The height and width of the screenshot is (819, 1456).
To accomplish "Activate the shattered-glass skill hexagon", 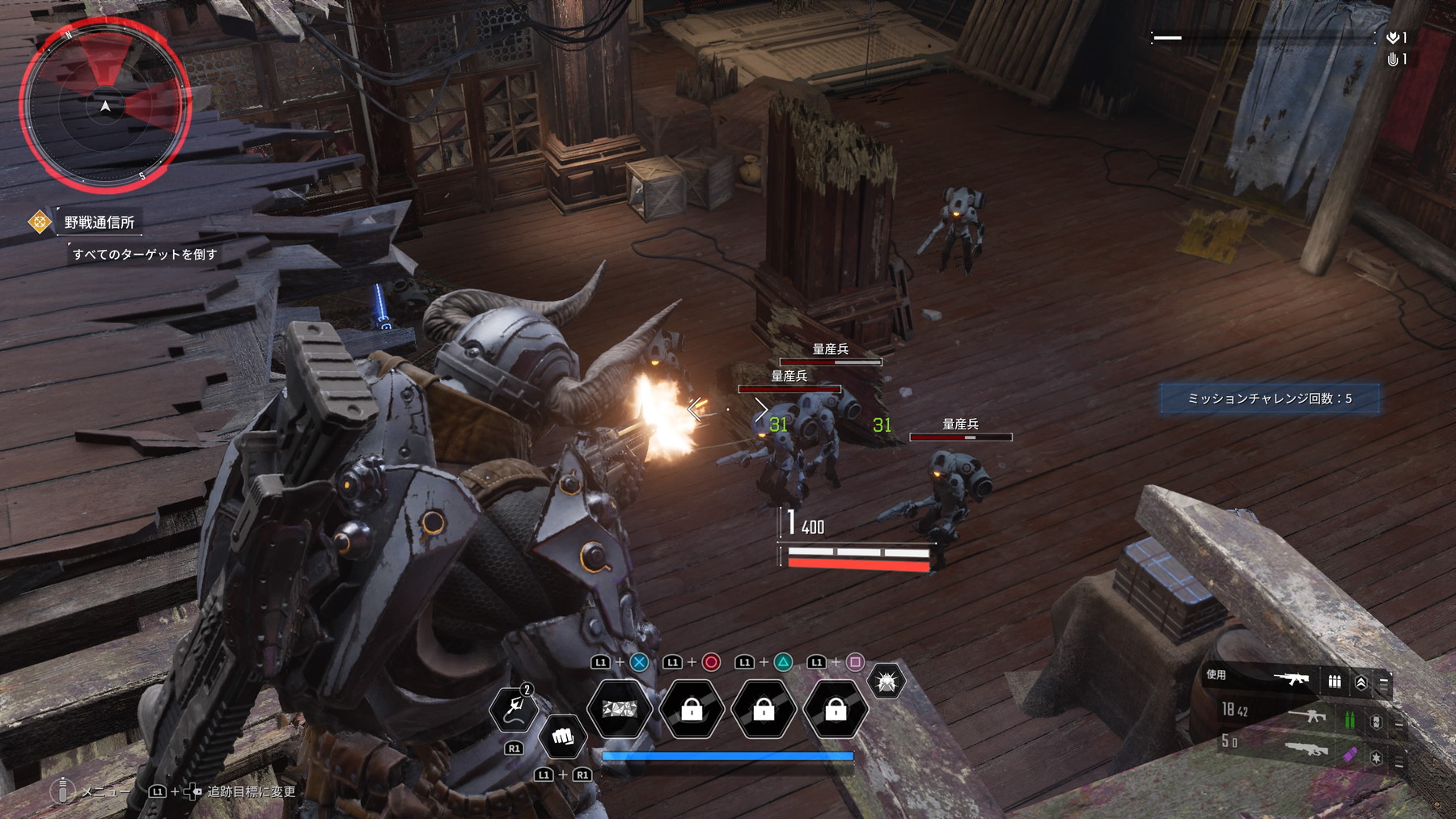I will [x=619, y=710].
